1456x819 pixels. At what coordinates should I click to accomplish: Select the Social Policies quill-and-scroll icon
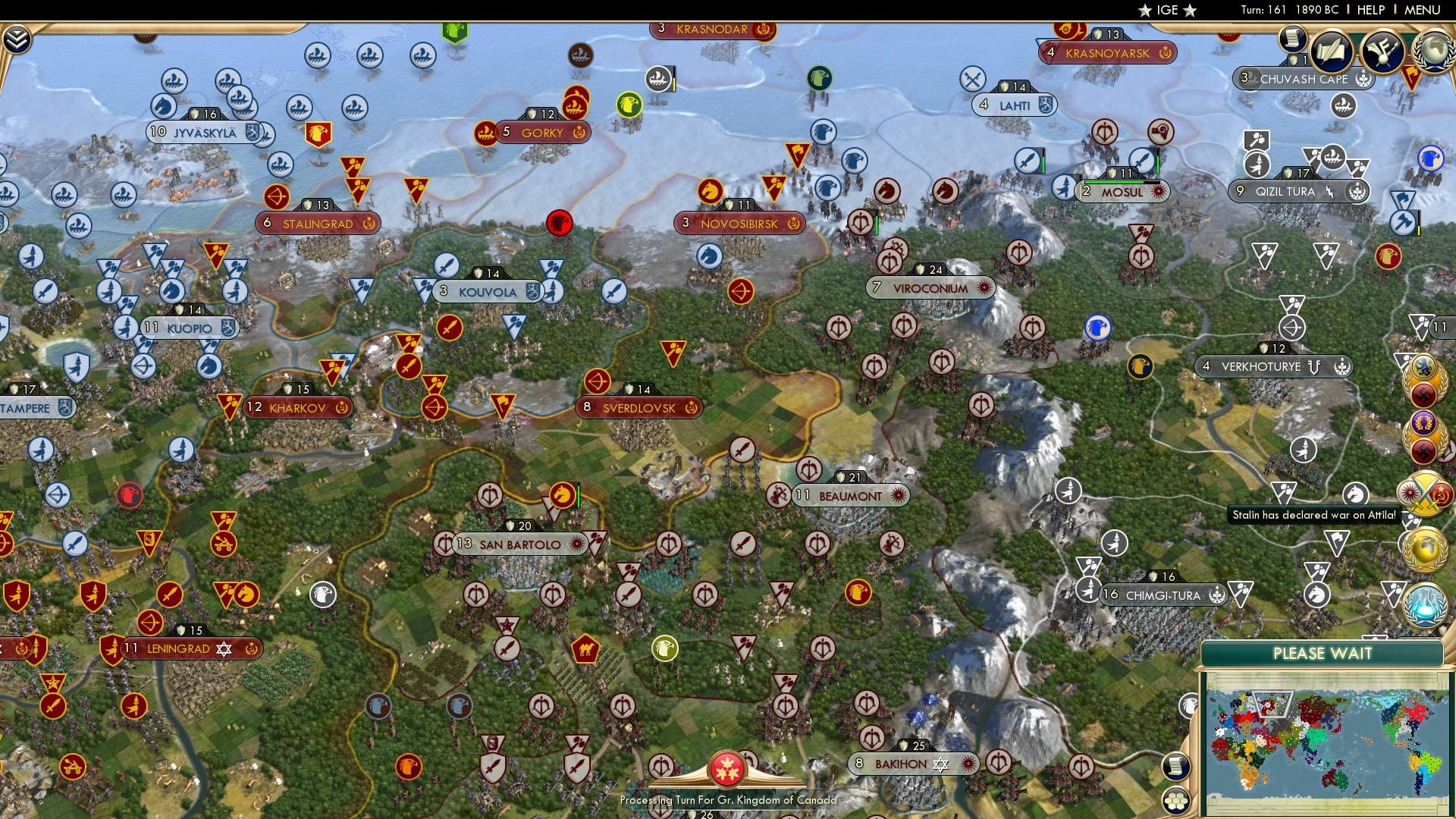(x=1332, y=51)
